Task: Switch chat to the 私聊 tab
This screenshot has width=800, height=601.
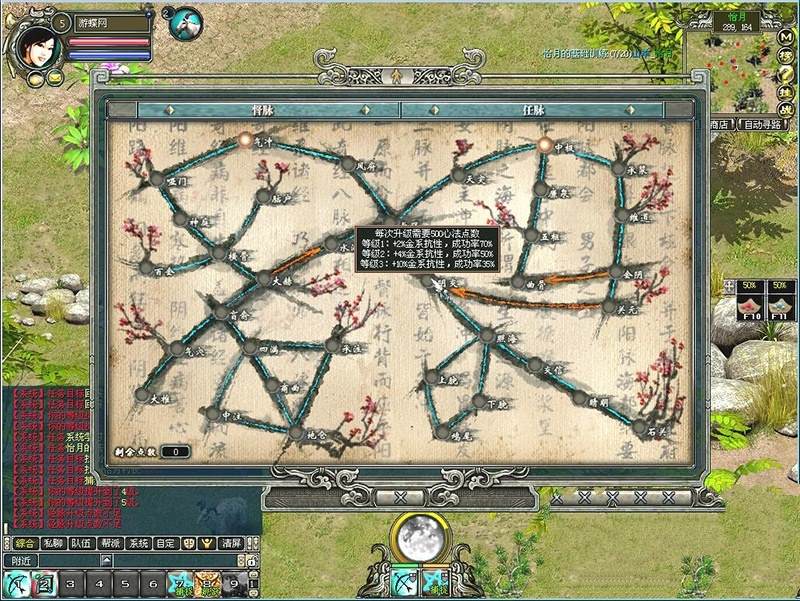Action: [53, 543]
